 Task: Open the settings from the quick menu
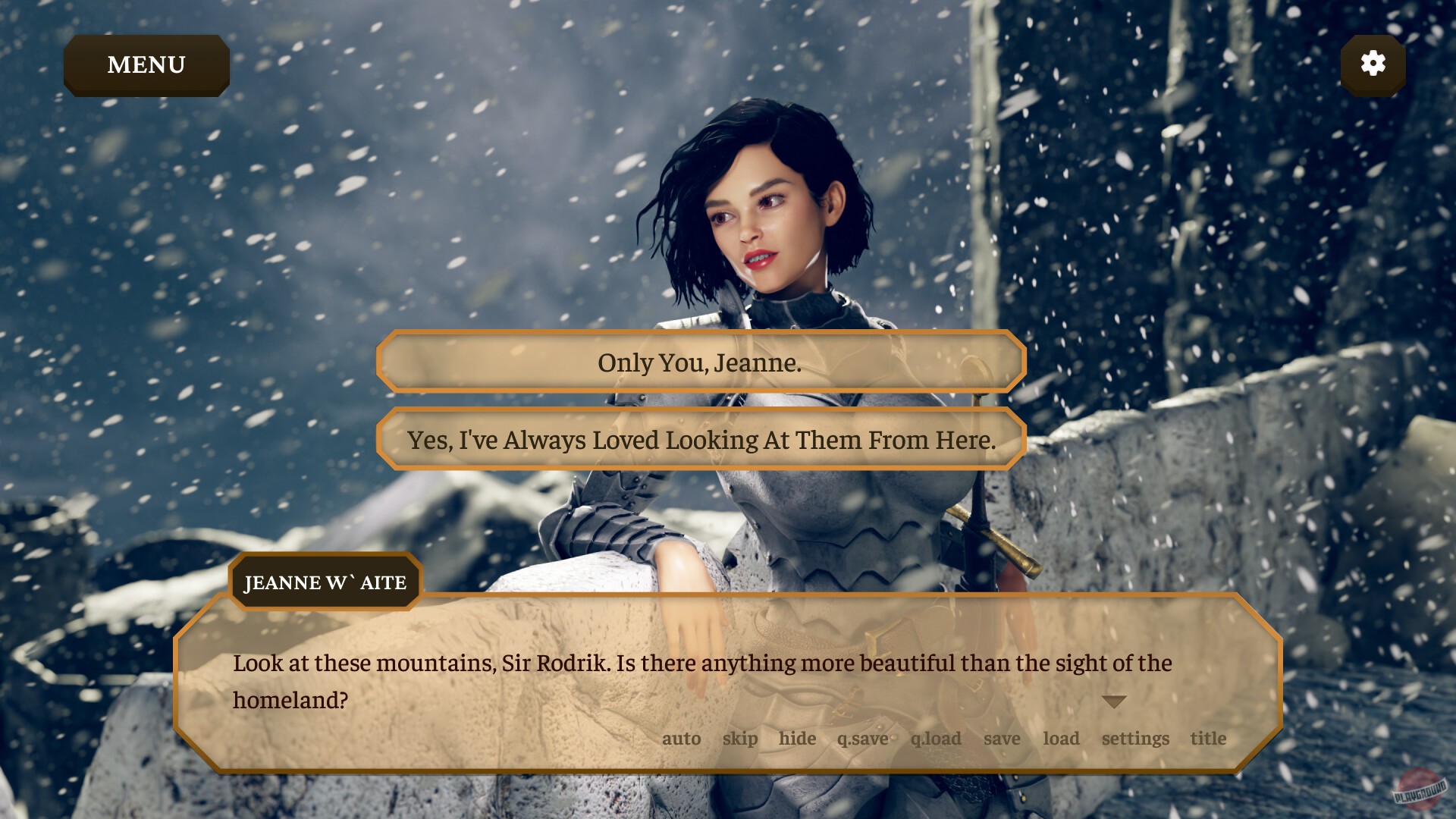(1134, 739)
